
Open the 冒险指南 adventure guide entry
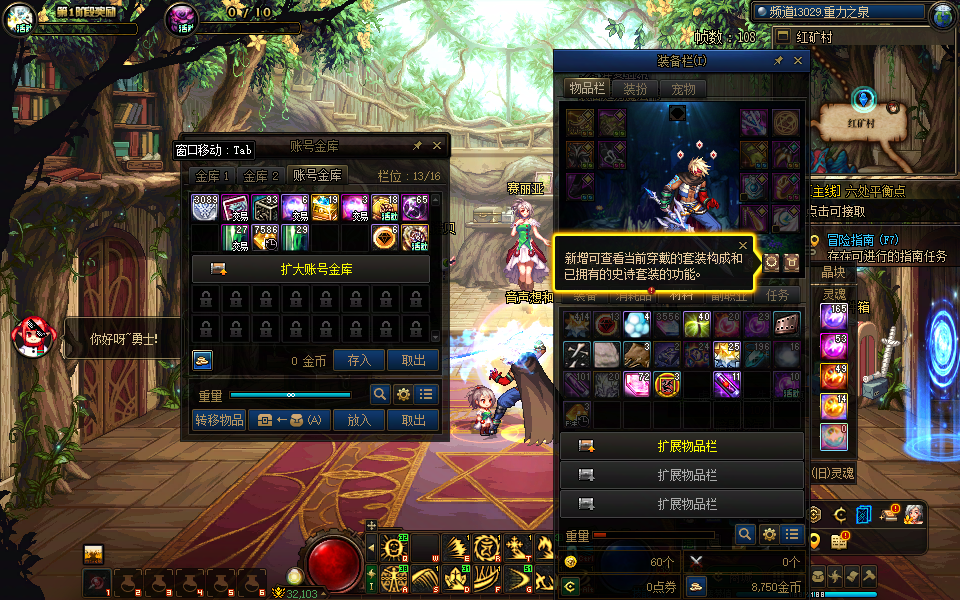pyautogui.click(x=865, y=240)
